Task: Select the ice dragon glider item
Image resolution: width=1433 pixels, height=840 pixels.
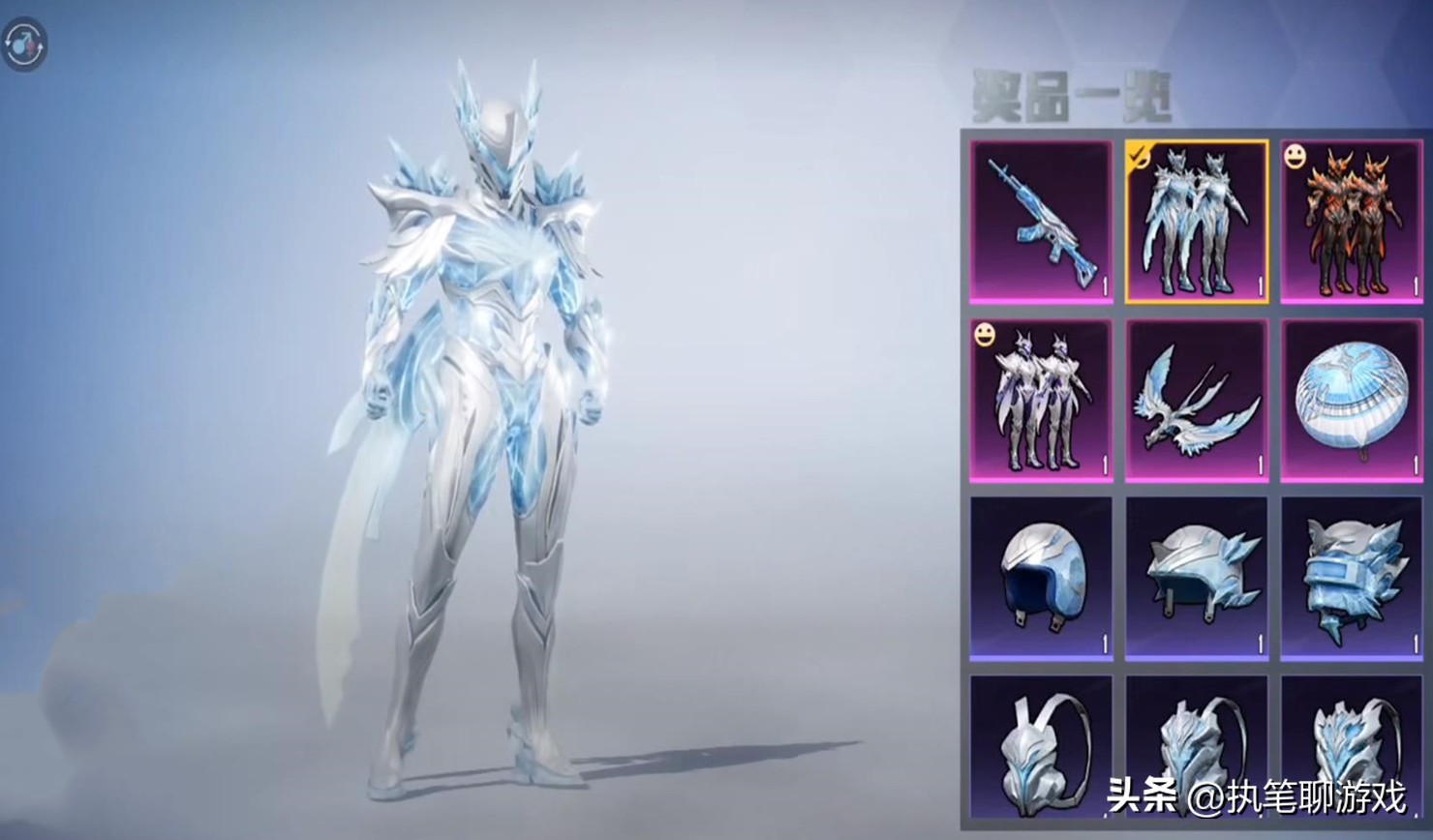Action: tap(1196, 400)
